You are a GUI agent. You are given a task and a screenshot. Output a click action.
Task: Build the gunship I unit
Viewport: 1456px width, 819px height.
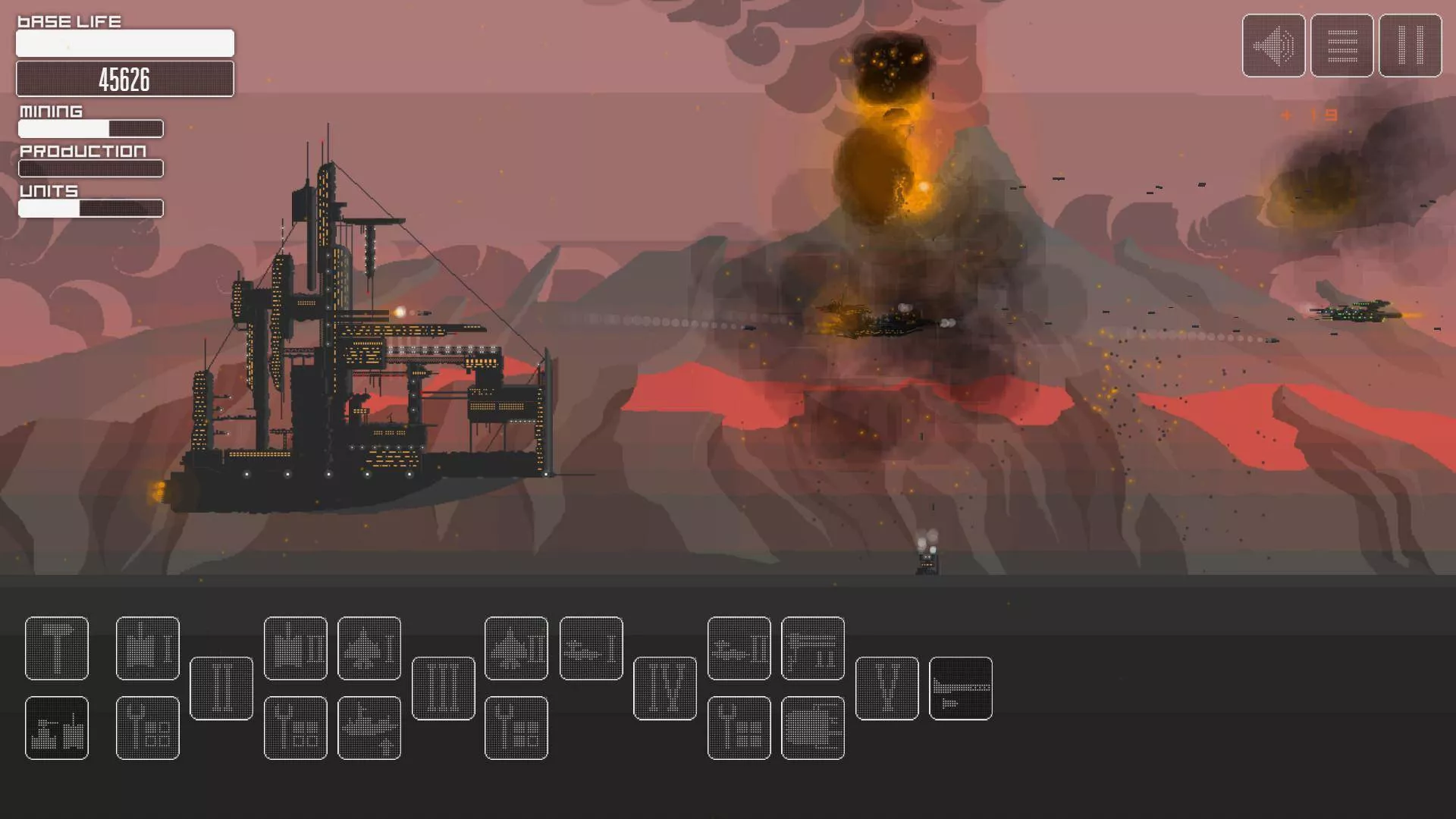tap(591, 648)
